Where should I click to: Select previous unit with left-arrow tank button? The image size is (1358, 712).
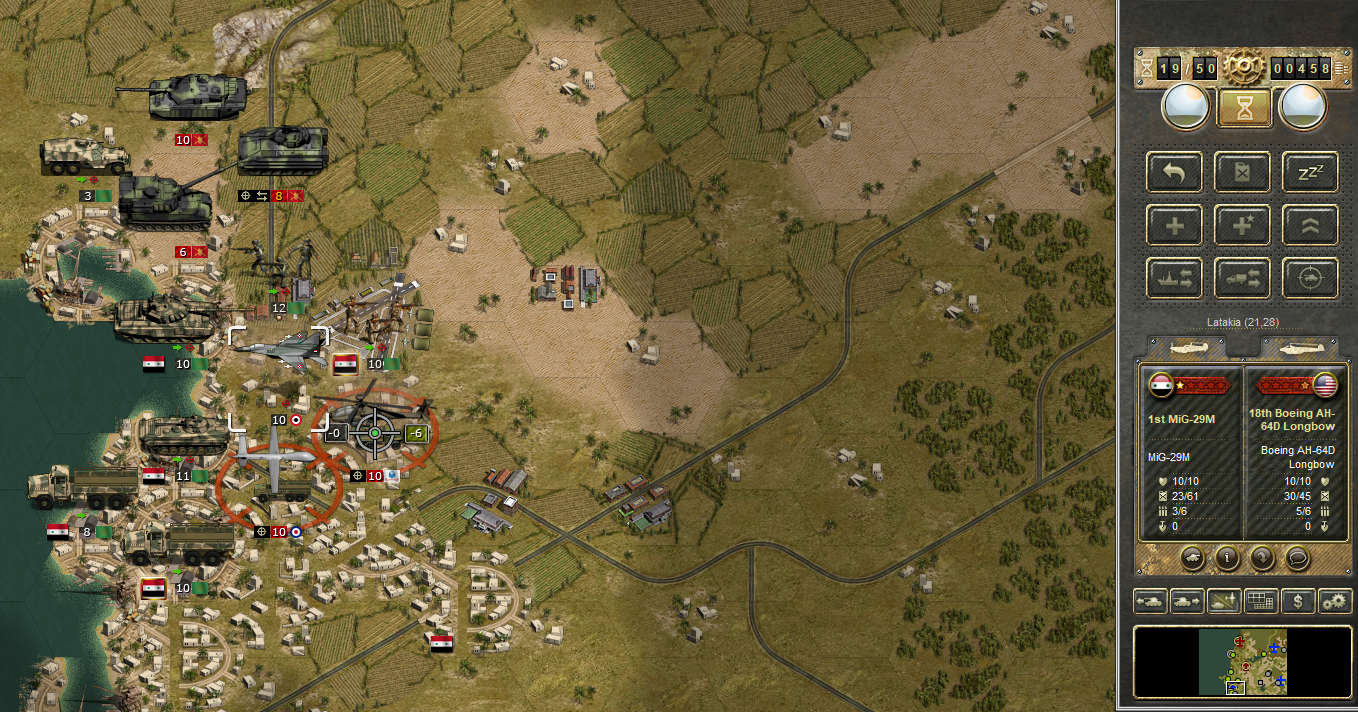point(1150,601)
